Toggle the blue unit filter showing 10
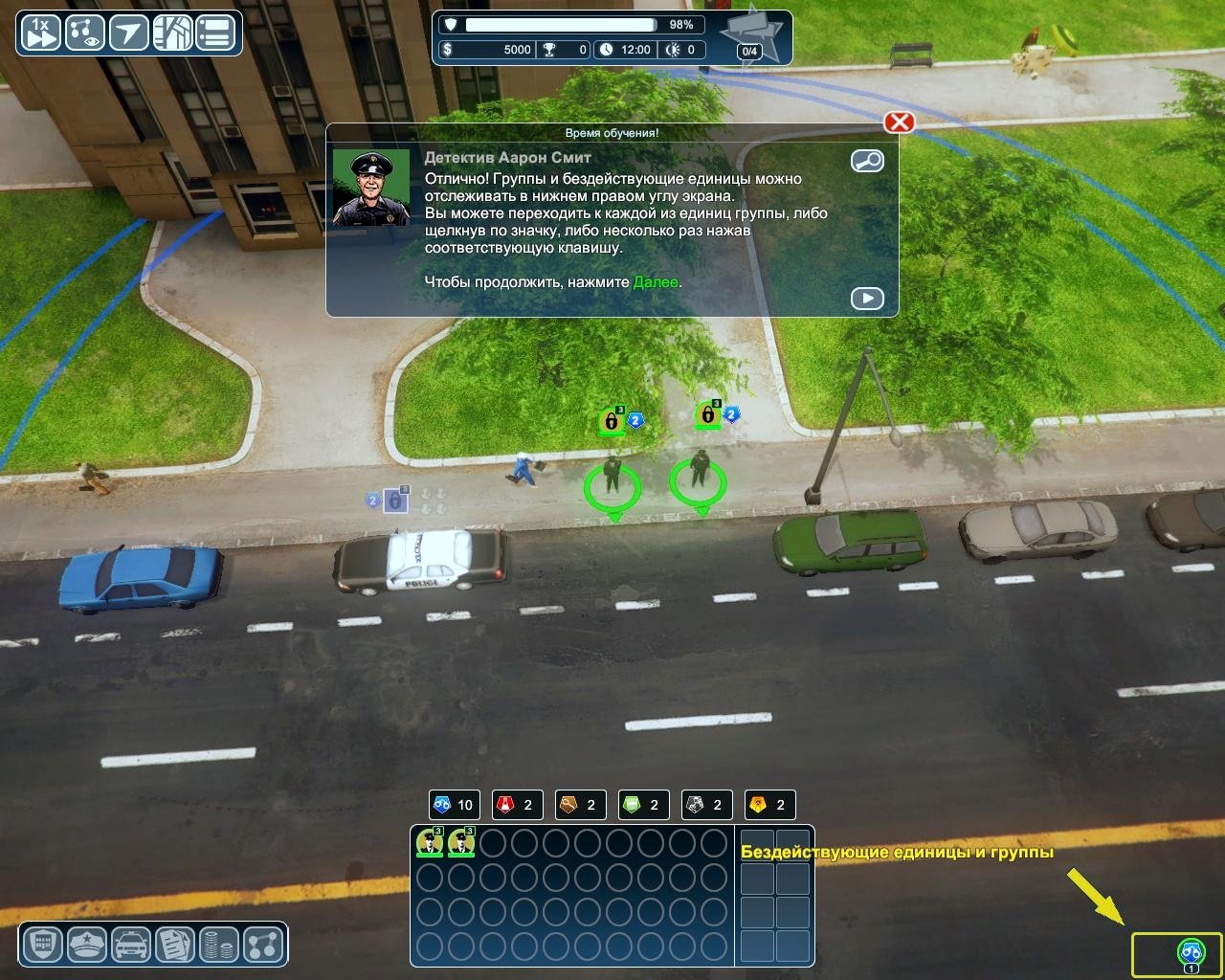The height and width of the screenshot is (980, 1225). click(x=454, y=804)
